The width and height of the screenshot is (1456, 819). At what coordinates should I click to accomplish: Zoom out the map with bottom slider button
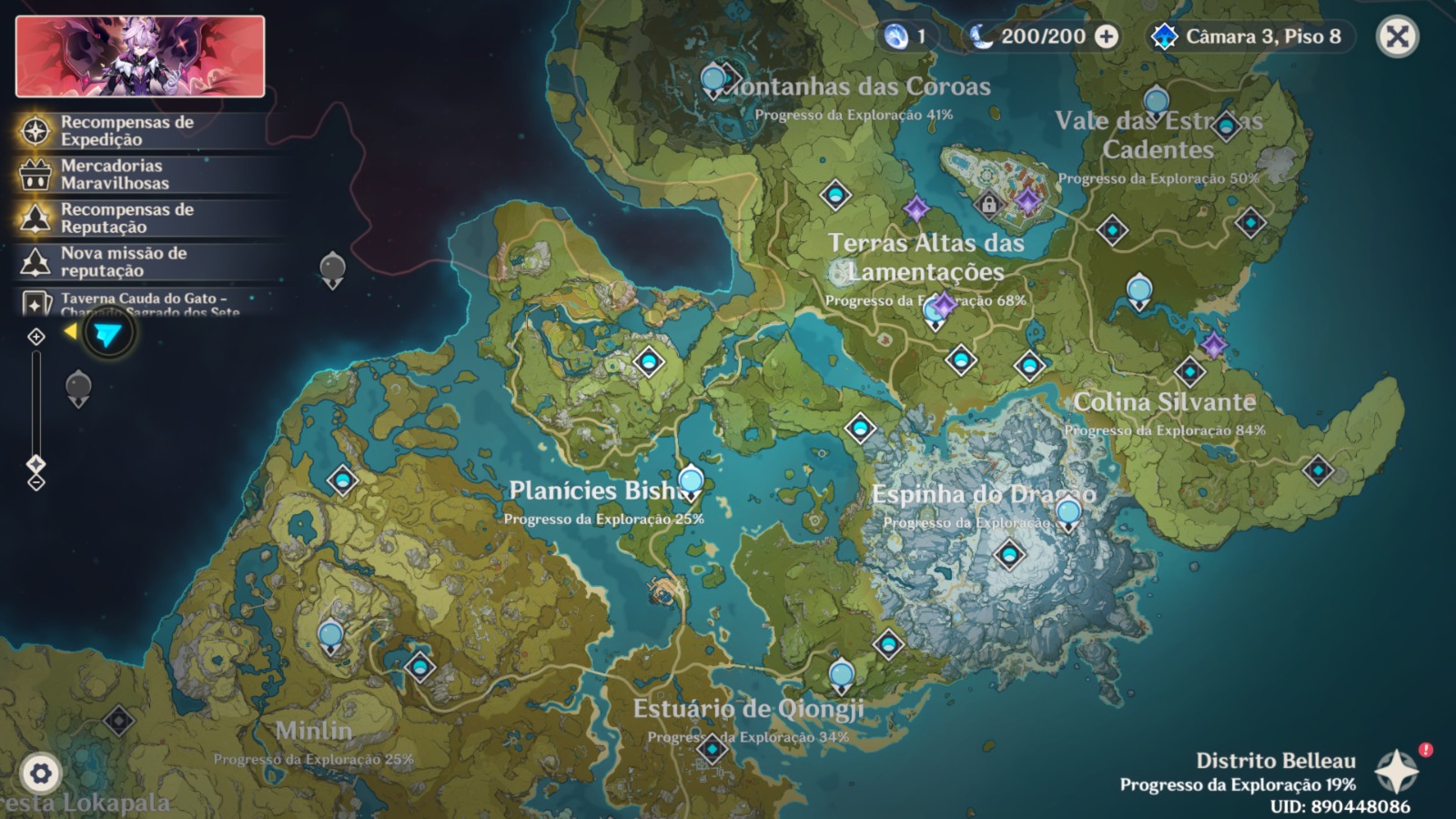click(36, 483)
